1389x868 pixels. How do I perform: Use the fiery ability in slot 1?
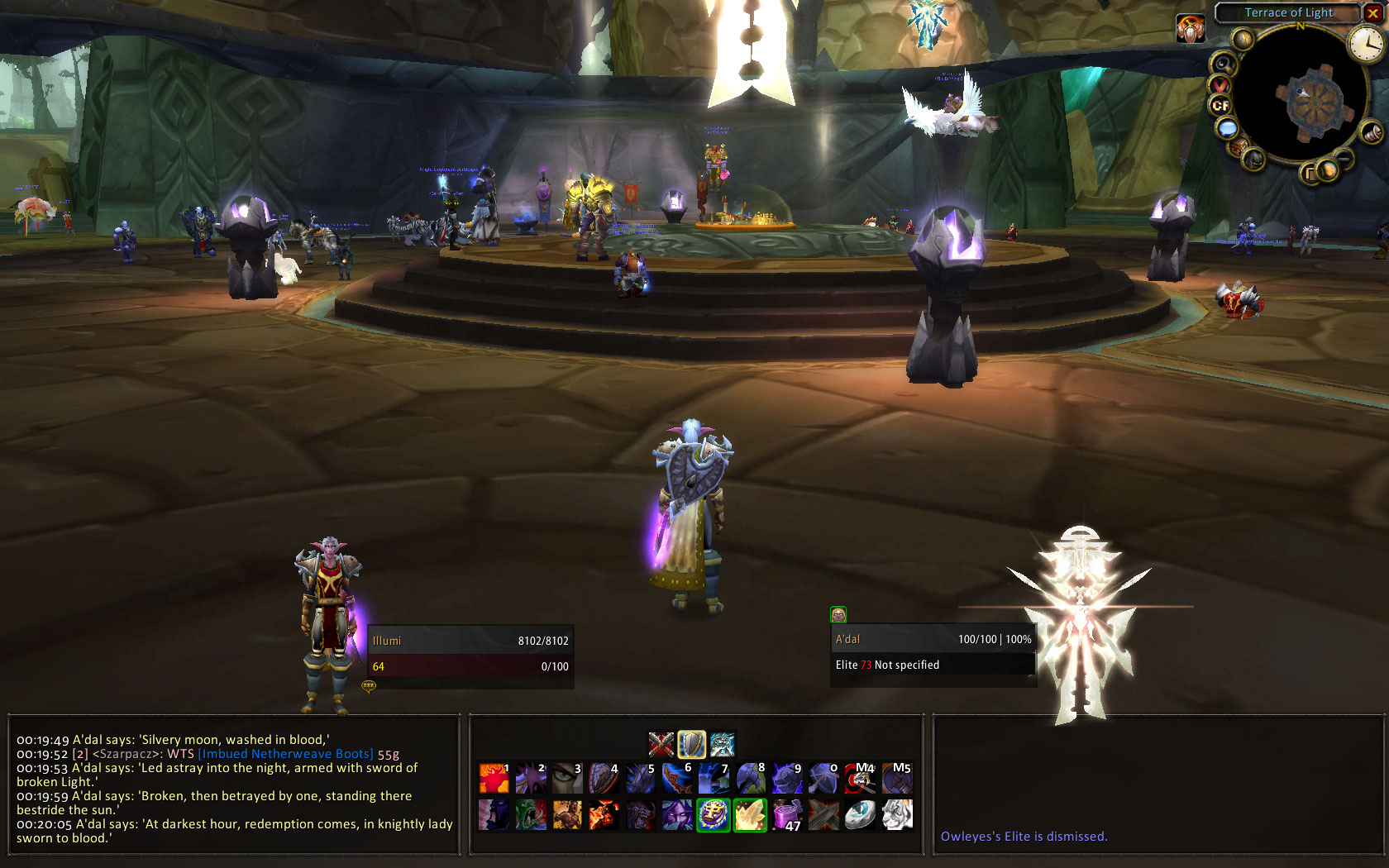pyautogui.click(x=494, y=778)
